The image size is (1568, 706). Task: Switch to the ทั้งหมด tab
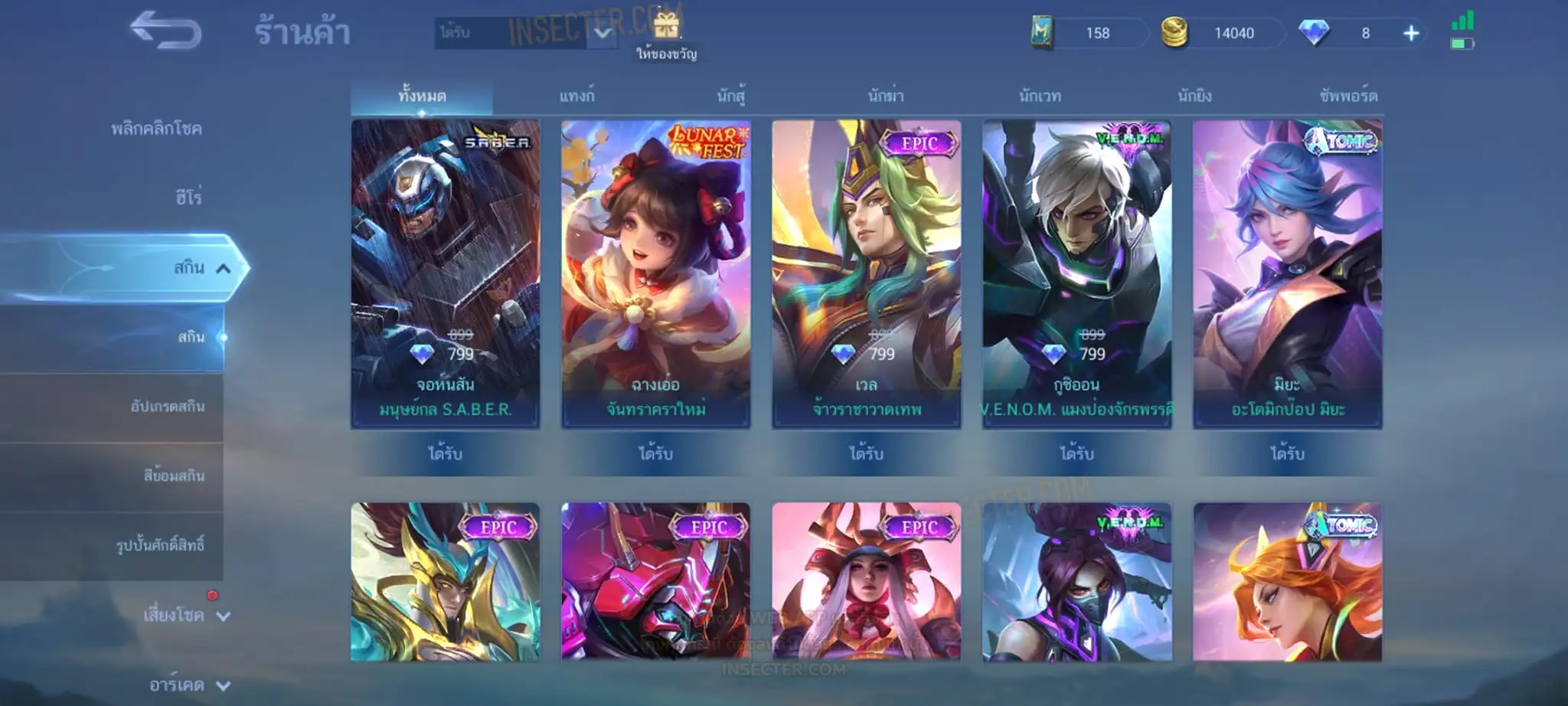(422, 96)
